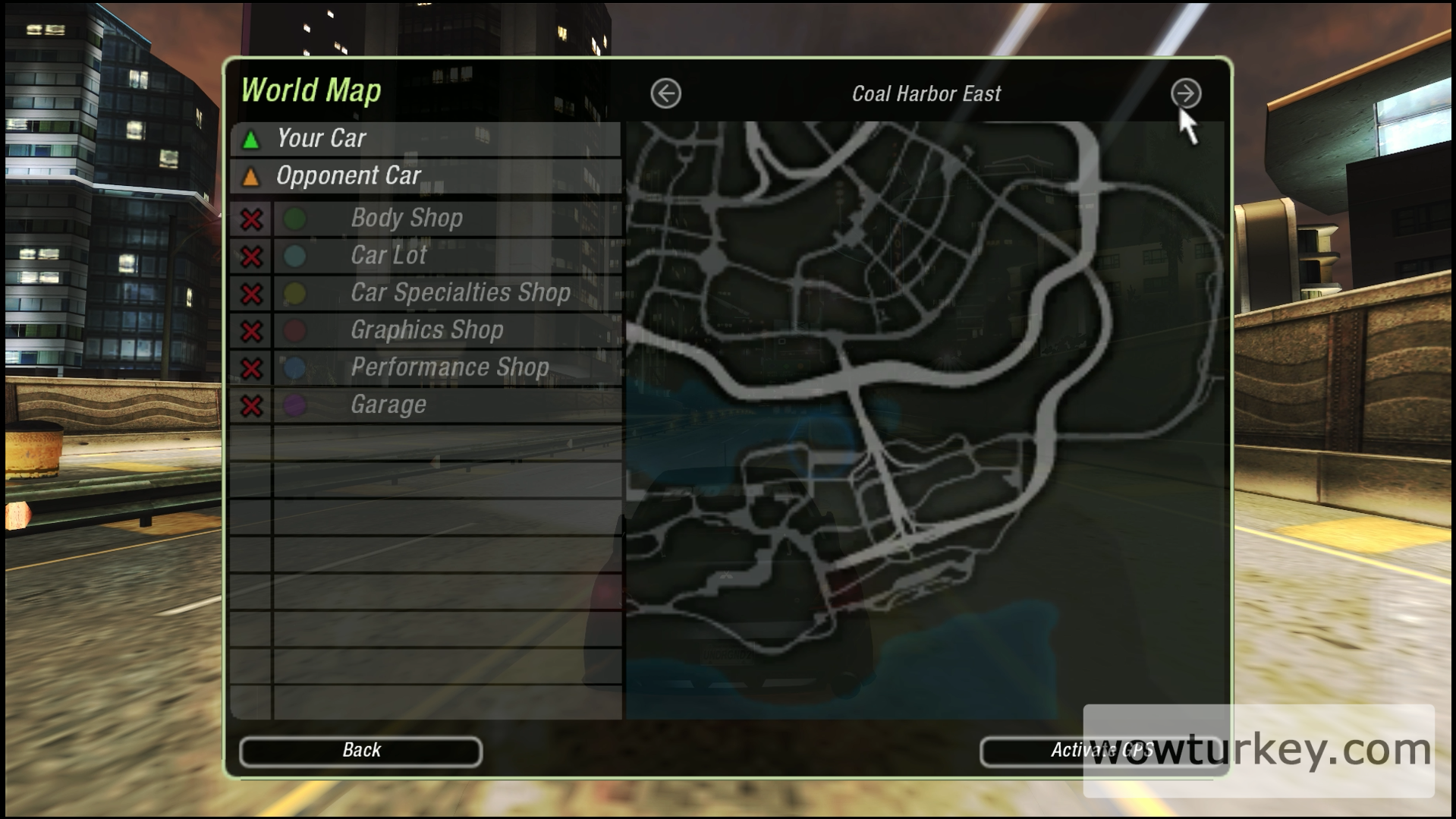The image size is (1456, 819).
Task: Enable Car Specialties Shop markers
Action: coord(252,294)
